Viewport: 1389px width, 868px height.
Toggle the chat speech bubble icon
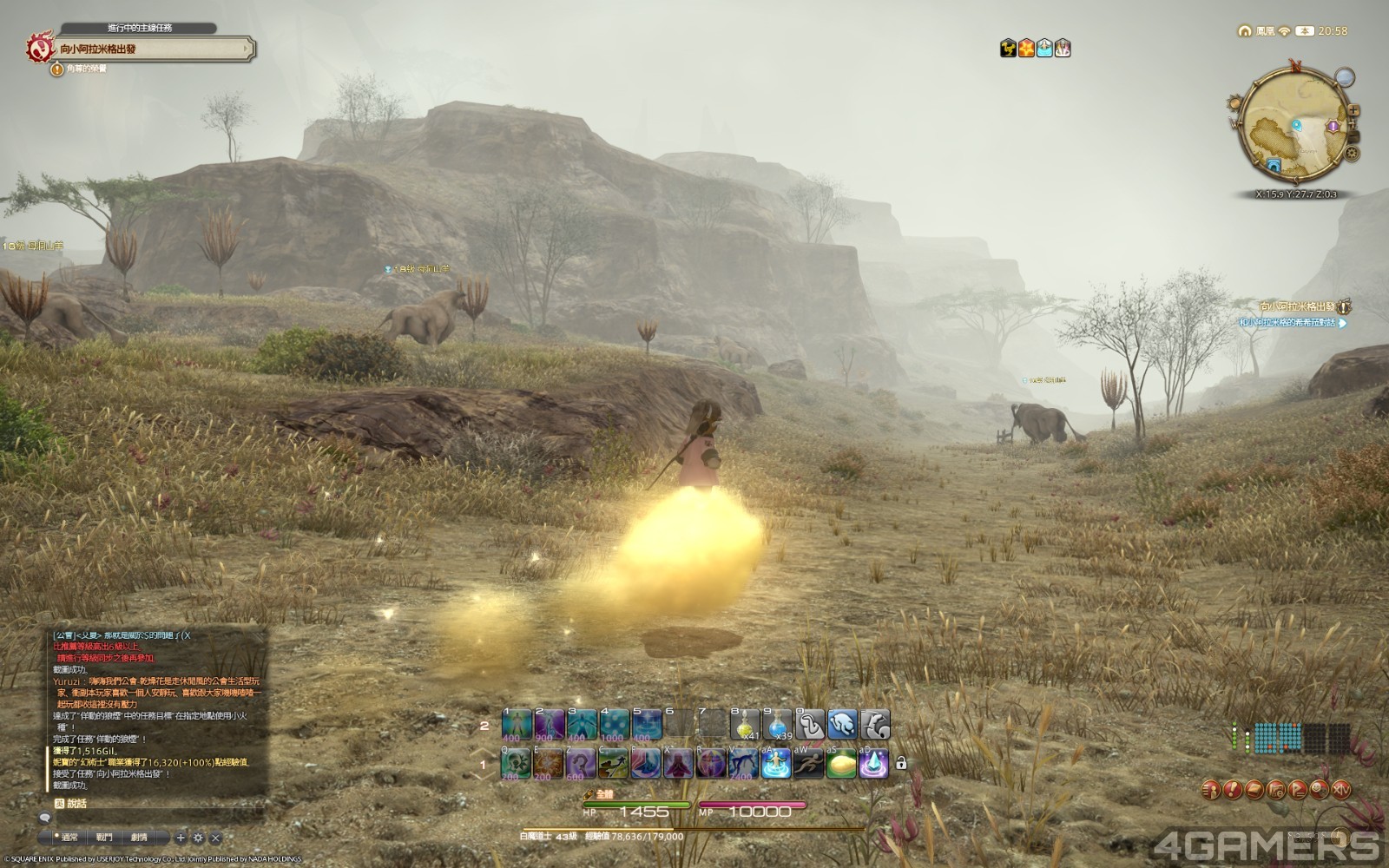pyautogui.click(x=45, y=818)
